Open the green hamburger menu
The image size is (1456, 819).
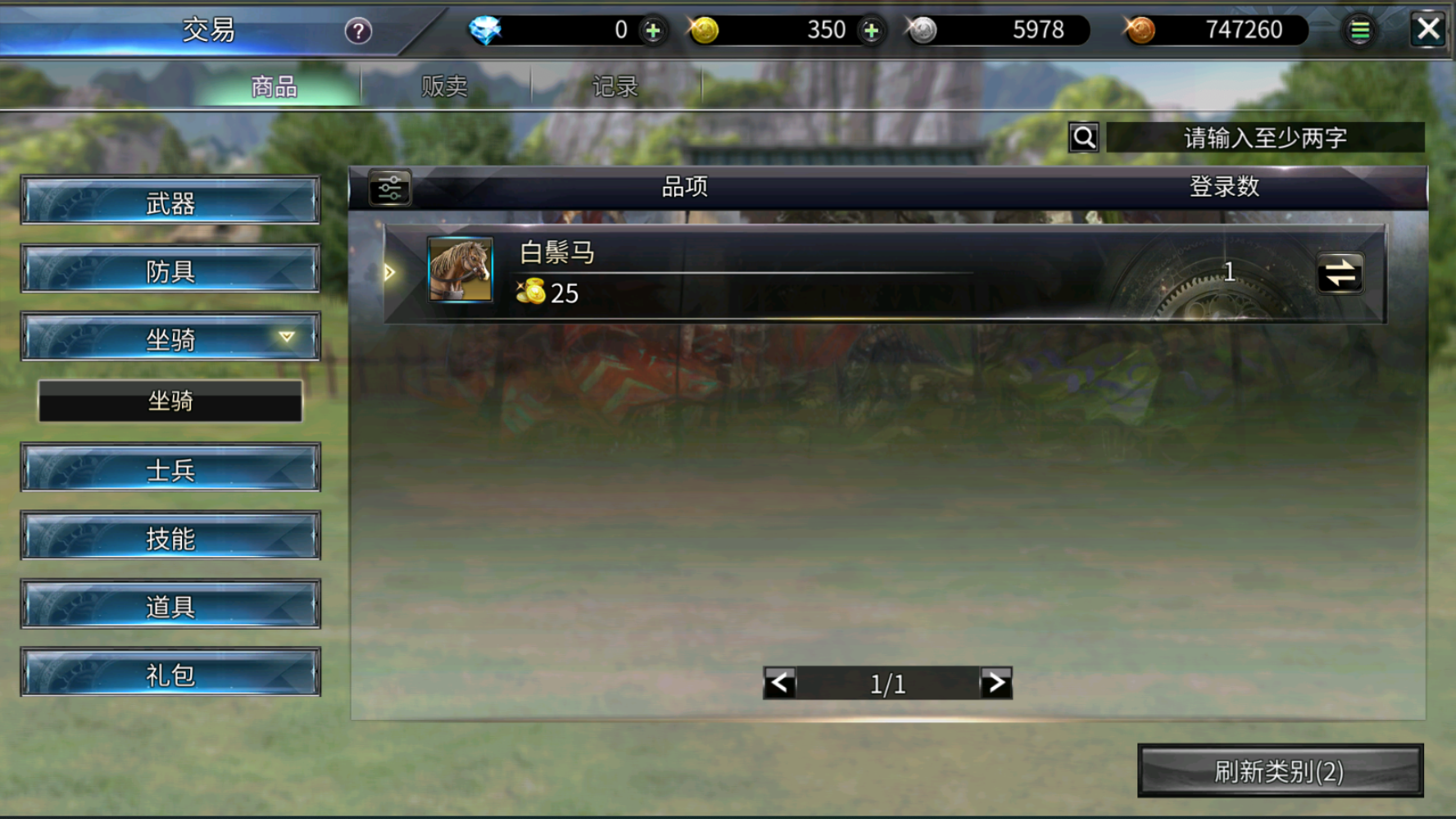(1359, 31)
